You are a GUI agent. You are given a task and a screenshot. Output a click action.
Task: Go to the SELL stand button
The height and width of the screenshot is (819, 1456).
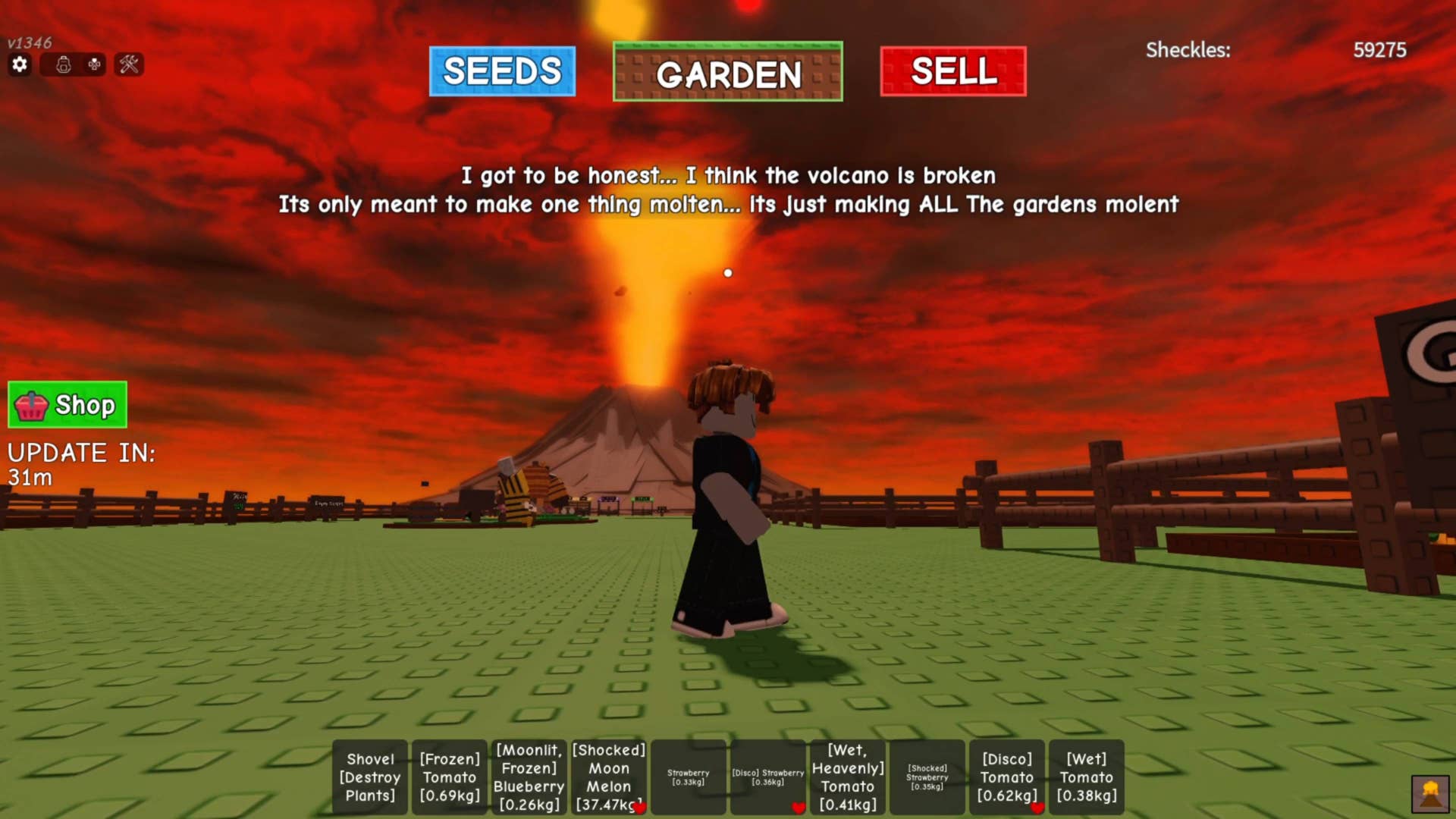point(952,71)
